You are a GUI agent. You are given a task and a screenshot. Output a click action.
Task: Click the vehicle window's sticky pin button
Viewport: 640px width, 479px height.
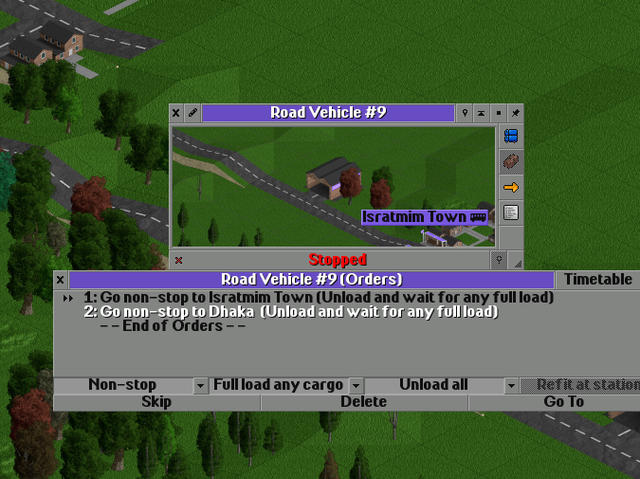coord(515,113)
